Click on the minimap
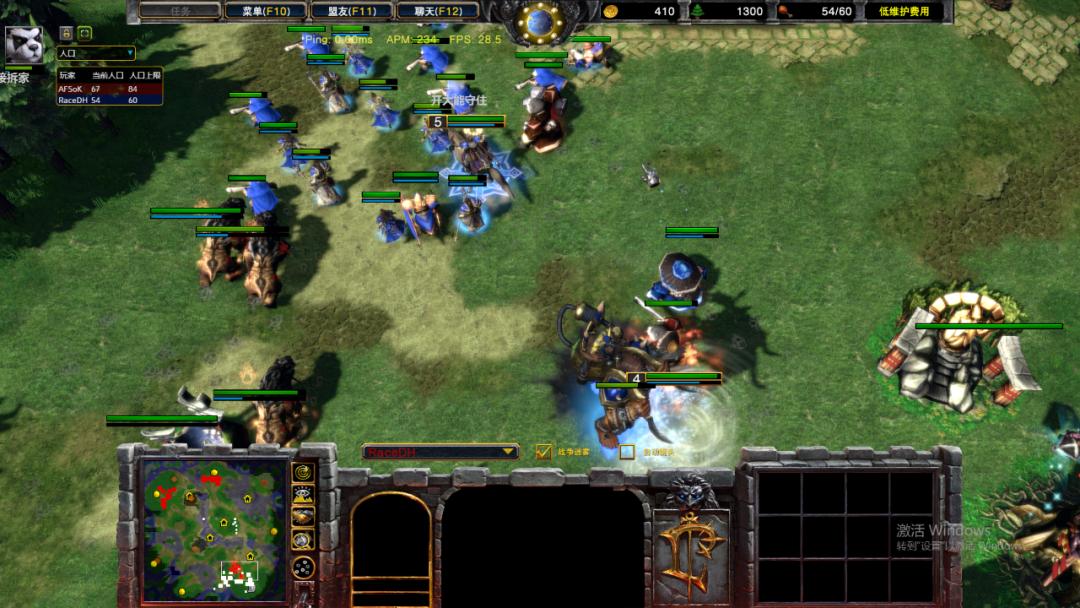1080x608 pixels. pyautogui.click(x=207, y=529)
